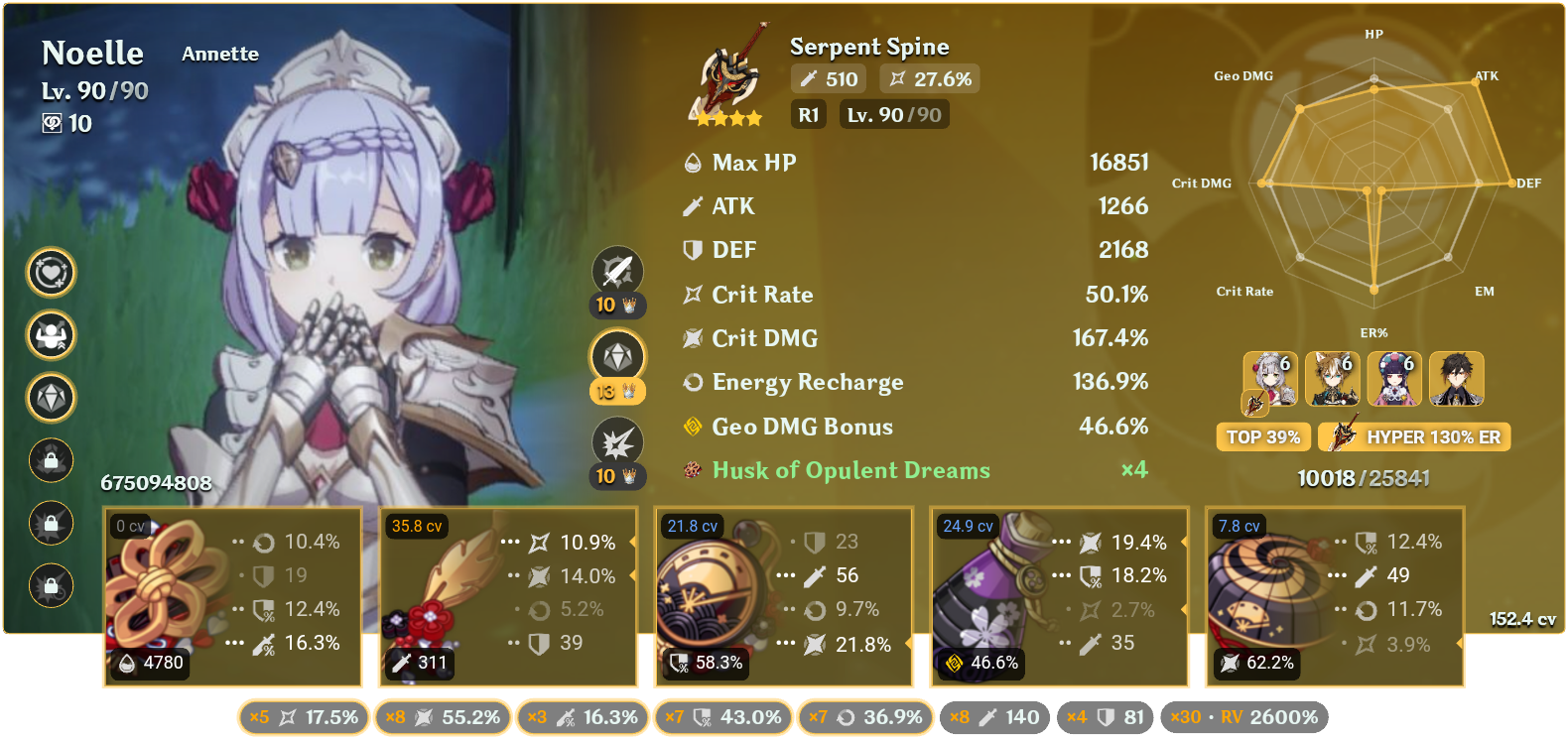Click the Geo DMG Bonus stat icon
Screen dimensions: 1568x741
point(693,427)
